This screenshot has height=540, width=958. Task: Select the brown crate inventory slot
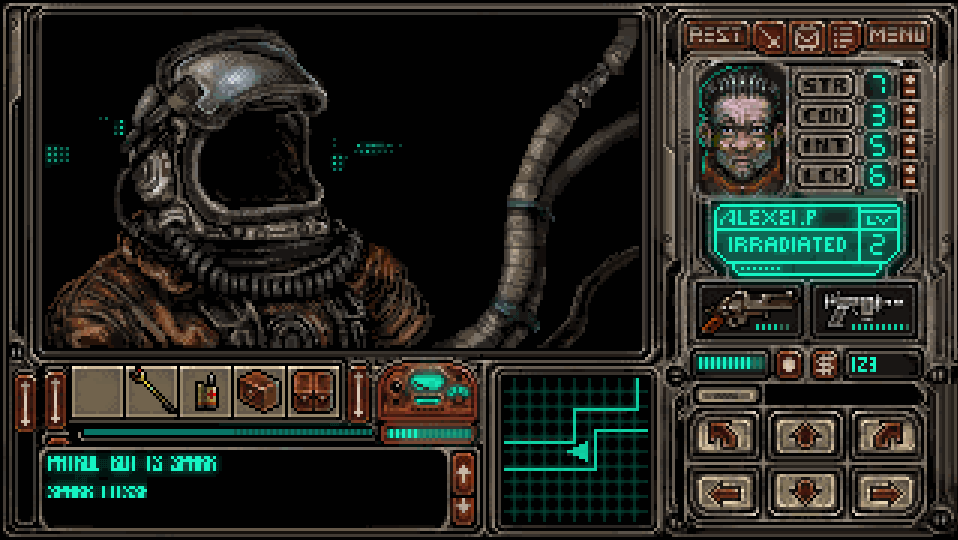(260, 392)
